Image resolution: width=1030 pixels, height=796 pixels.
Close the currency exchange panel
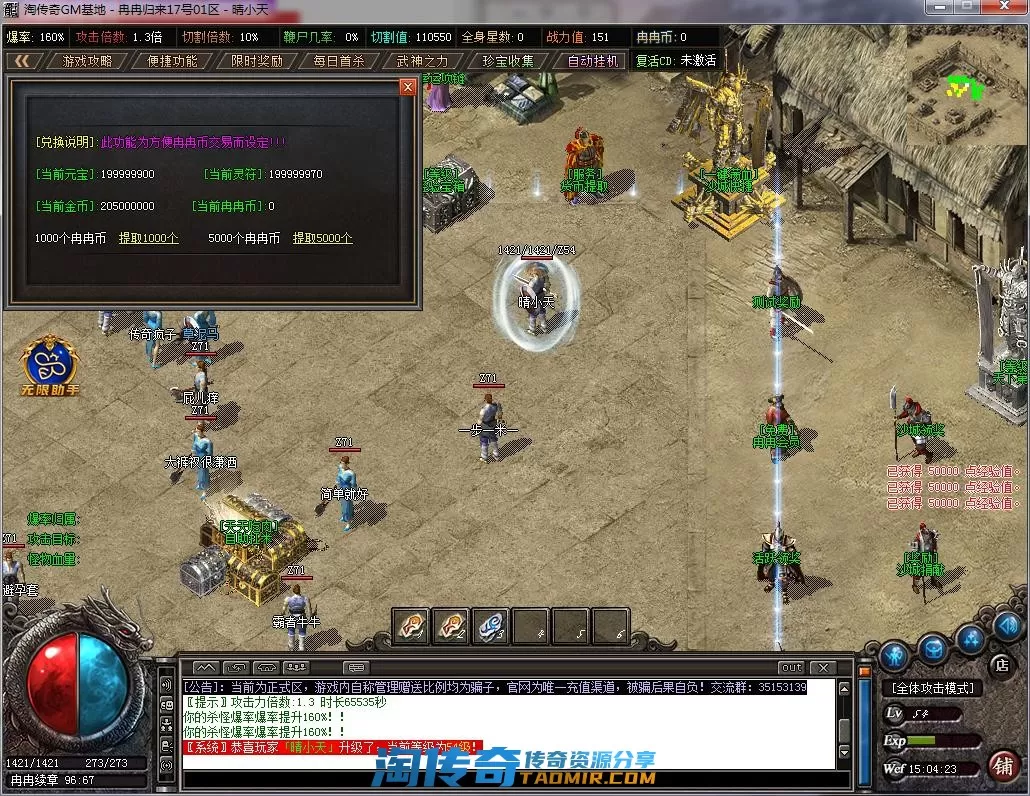click(x=407, y=87)
